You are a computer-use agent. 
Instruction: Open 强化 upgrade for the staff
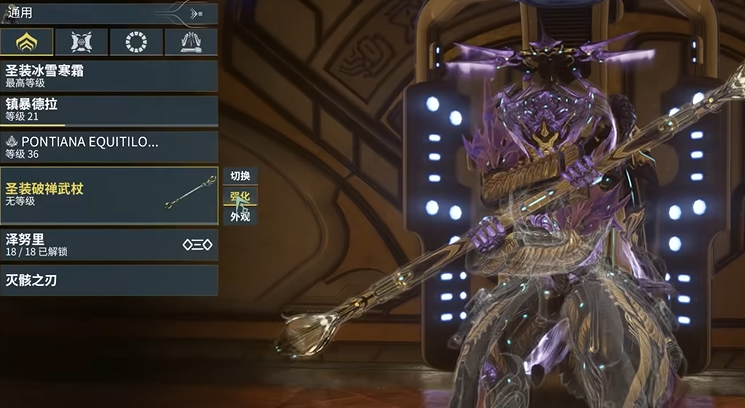tap(240, 196)
